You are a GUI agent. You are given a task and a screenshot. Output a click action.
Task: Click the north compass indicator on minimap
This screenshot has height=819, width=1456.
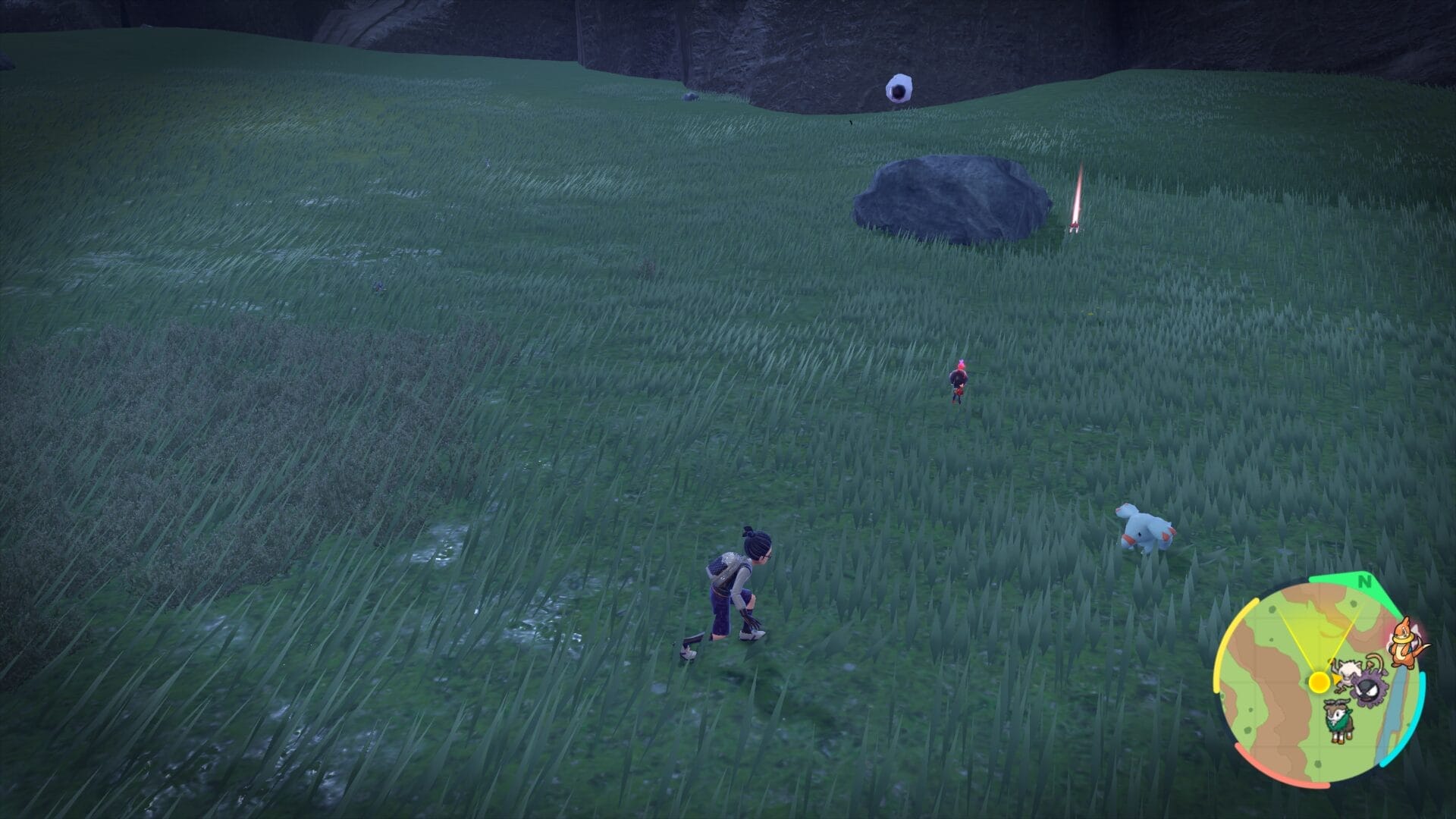(1366, 582)
